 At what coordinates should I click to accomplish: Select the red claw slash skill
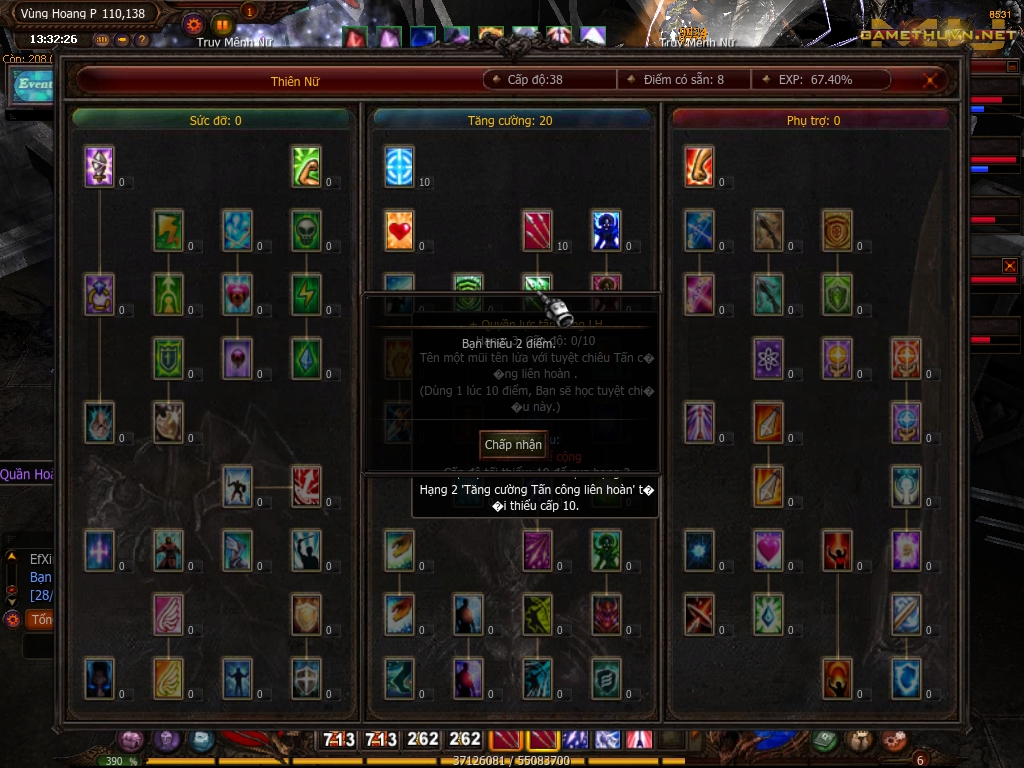(x=538, y=230)
